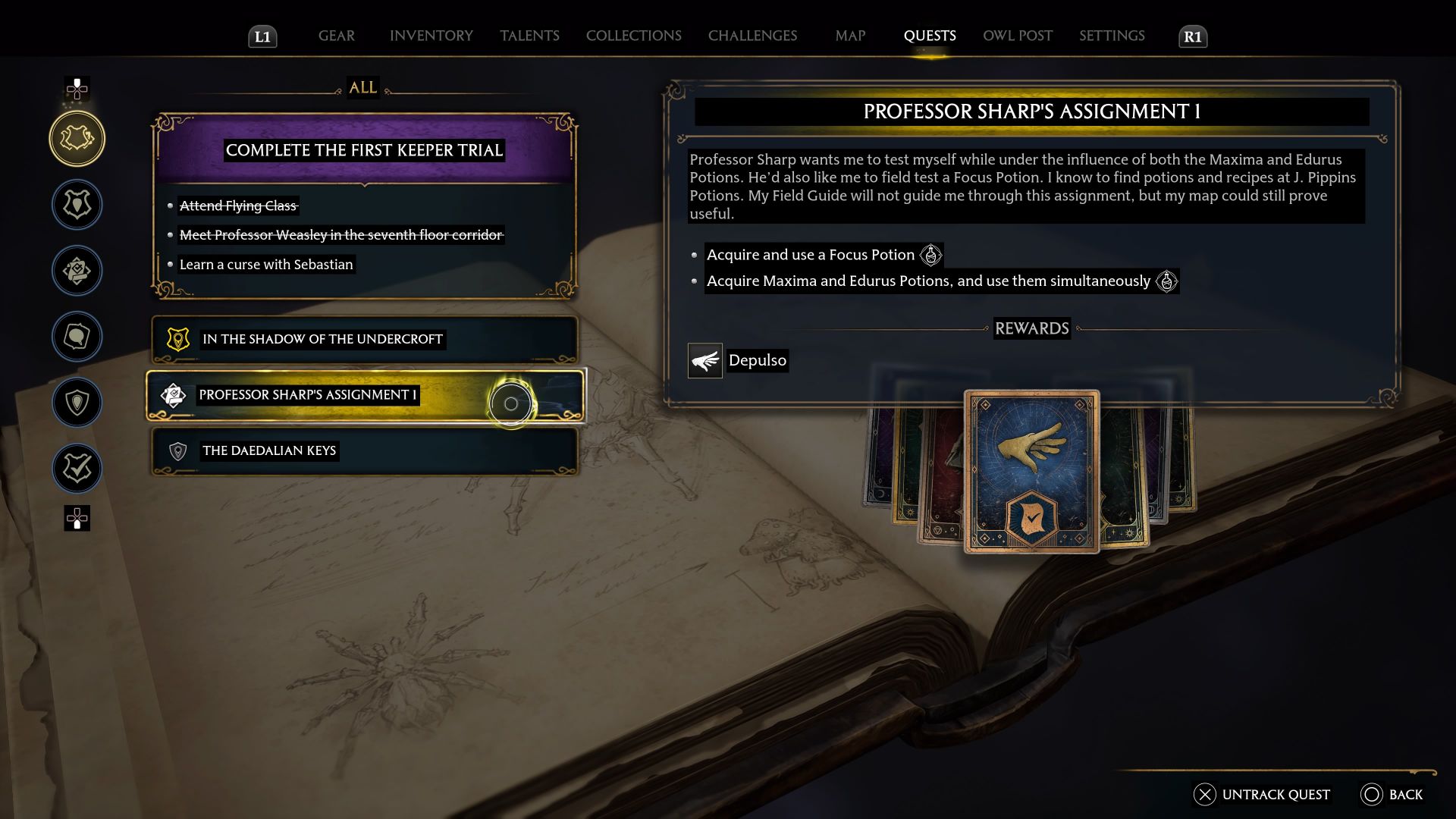Expand The Daedalian Keys quest entry
The height and width of the screenshot is (819, 1456).
click(363, 450)
